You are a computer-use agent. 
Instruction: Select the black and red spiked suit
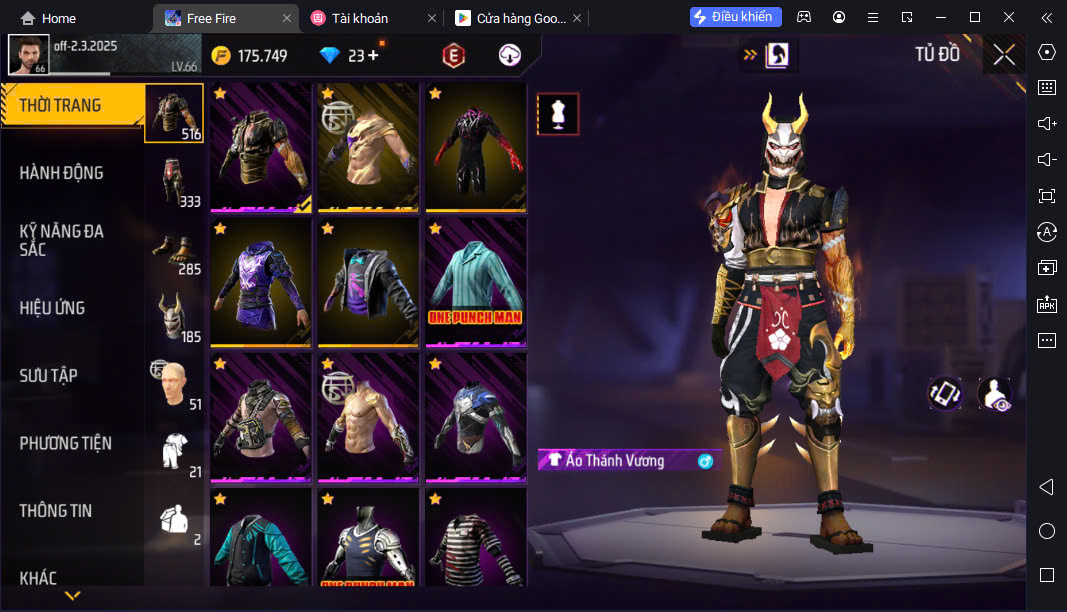(475, 147)
